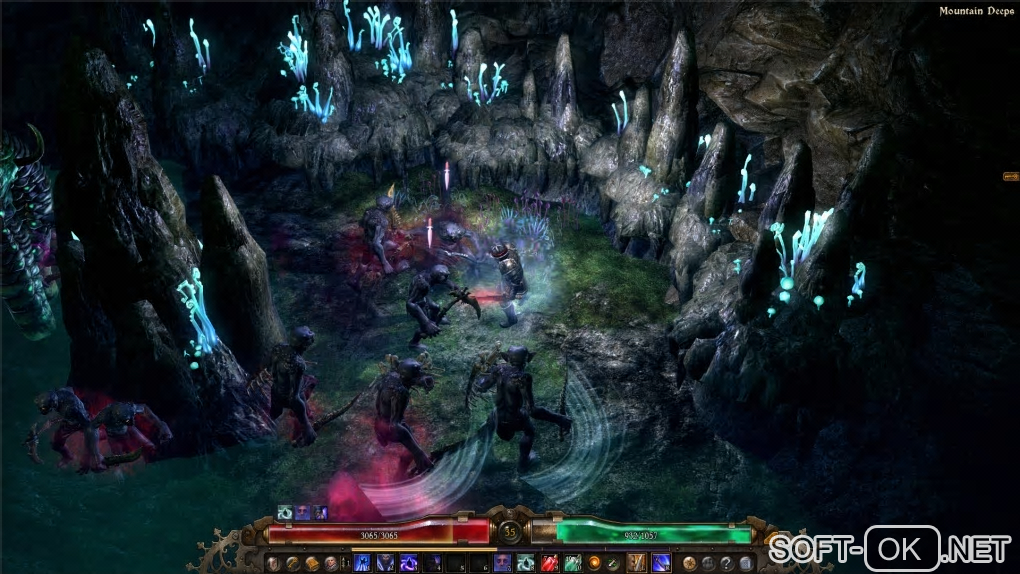Open the hammer icon window
Image resolution: width=1020 pixels, height=574 pixels.
(293, 563)
